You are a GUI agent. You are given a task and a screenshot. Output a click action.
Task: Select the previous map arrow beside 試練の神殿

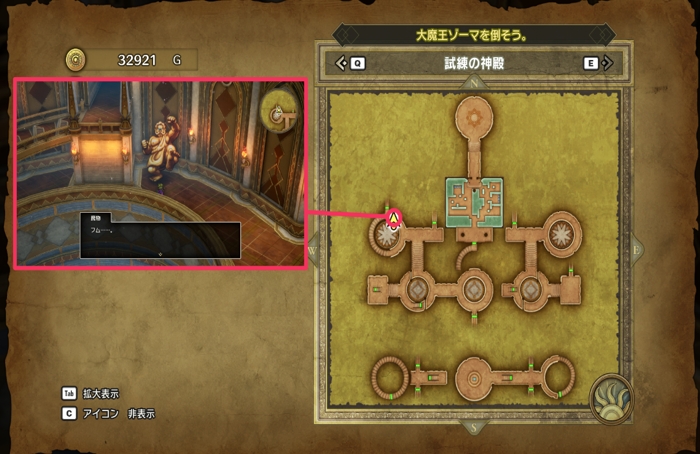(342, 63)
